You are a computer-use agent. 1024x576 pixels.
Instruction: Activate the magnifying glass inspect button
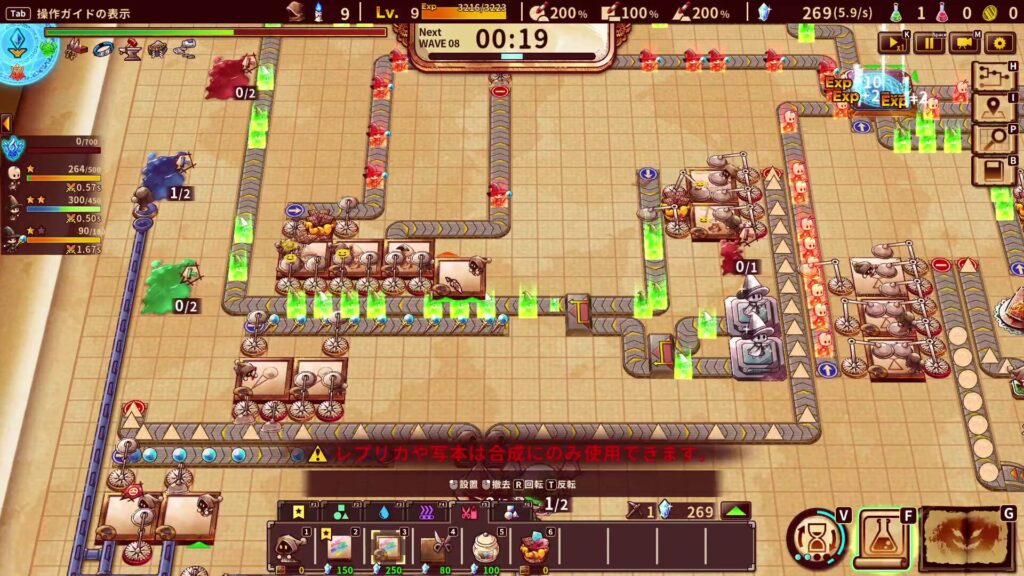pyautogui.click(x=995, y=139)
